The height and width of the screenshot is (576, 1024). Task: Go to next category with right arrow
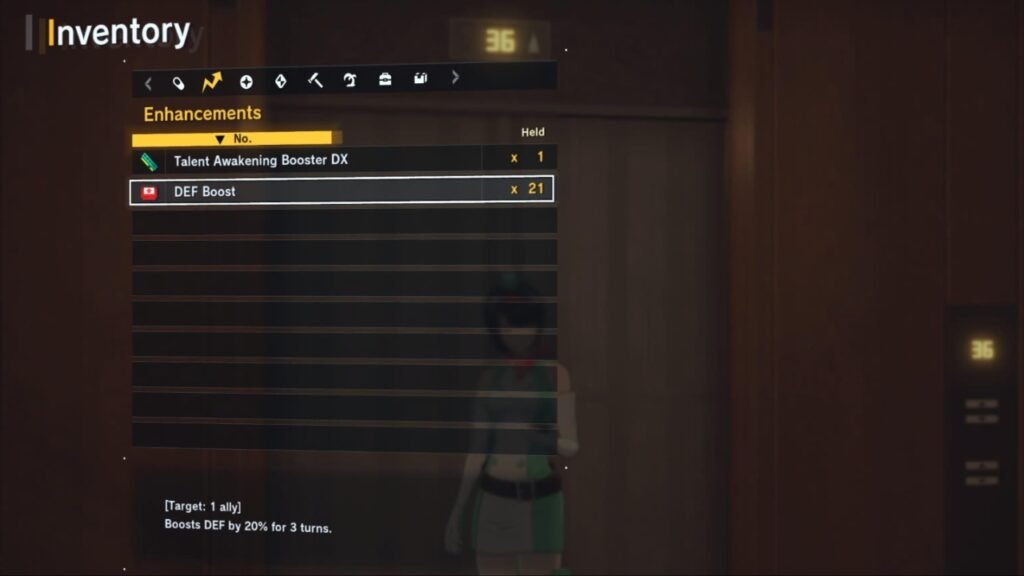point(456,77)
